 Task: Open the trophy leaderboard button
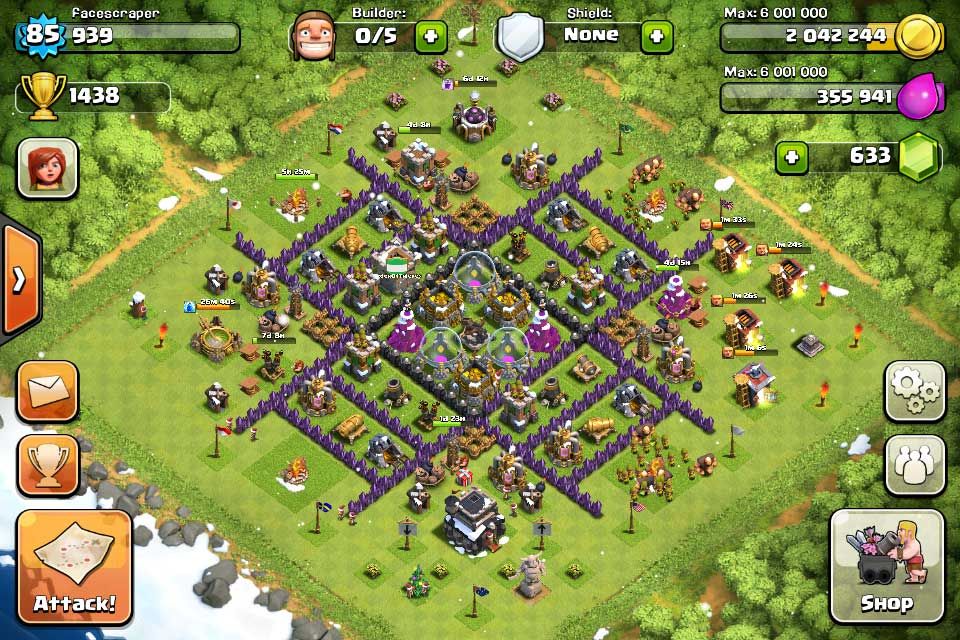coord(47,465)
